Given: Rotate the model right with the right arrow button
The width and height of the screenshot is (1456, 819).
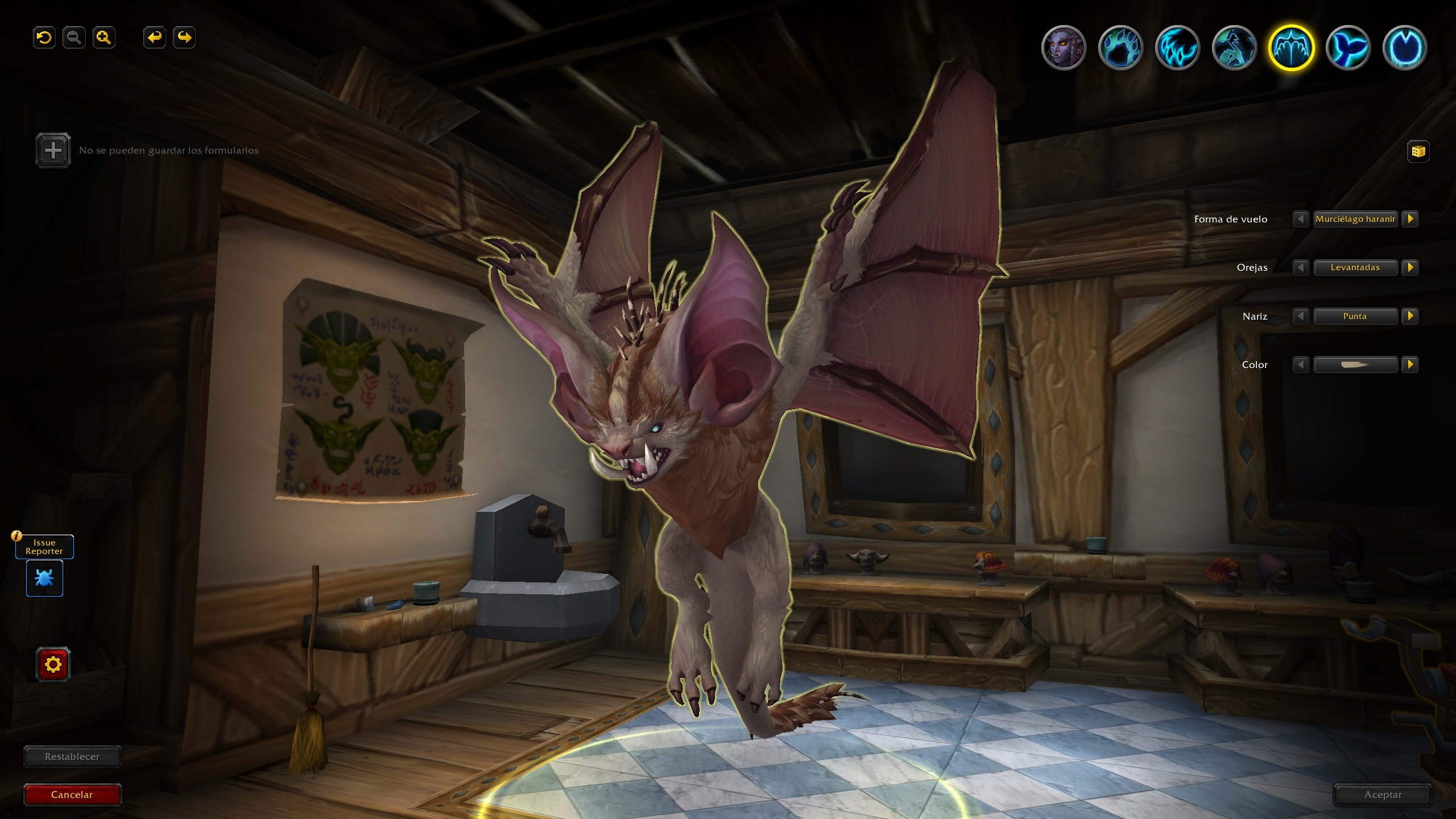Looking at the screenshot, I should pyautogui.click(x=184, y=38).
